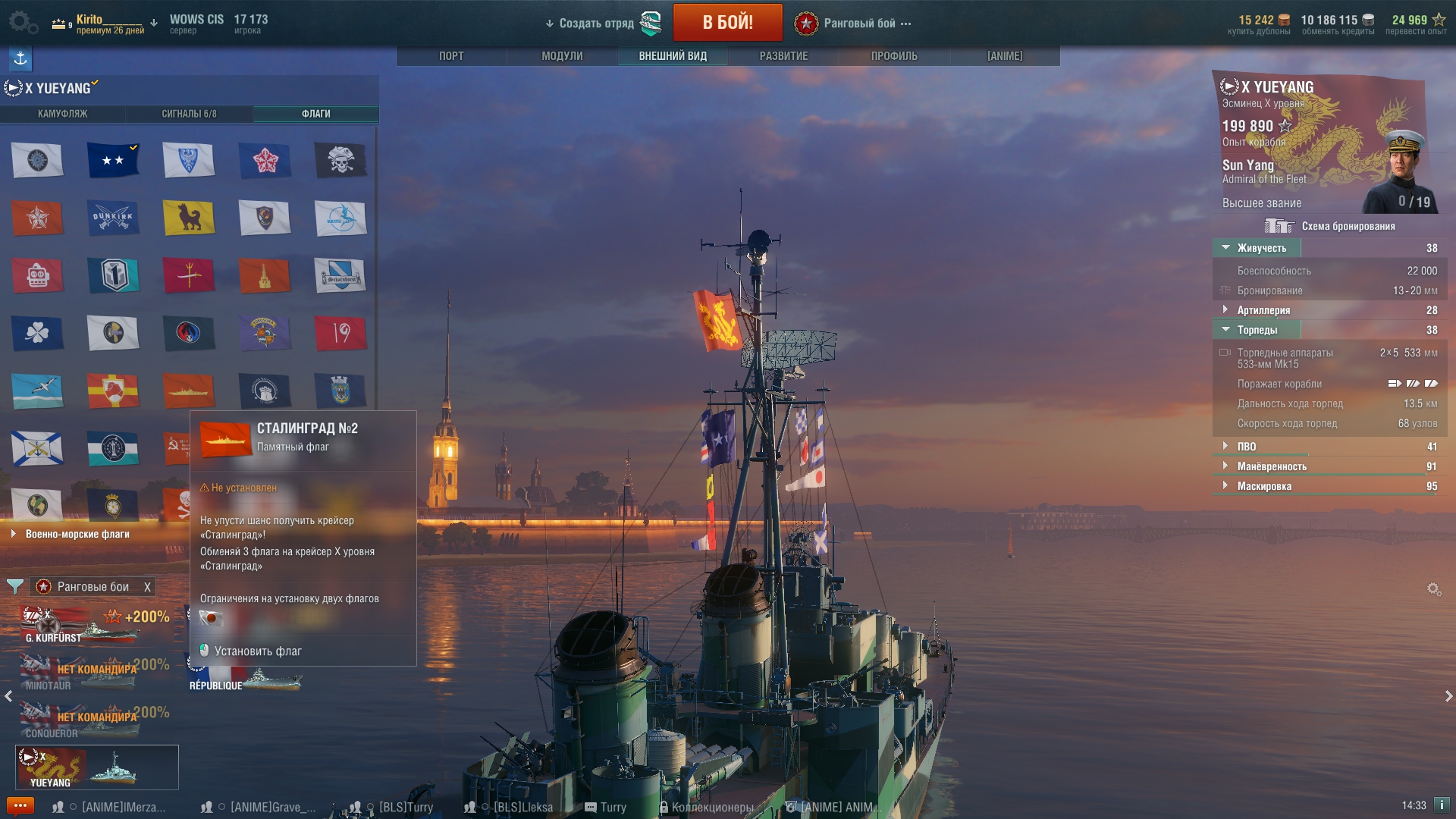Switch to the ПОРТ tab
This screenshot has height=819, width=1456.
point(451,56)
